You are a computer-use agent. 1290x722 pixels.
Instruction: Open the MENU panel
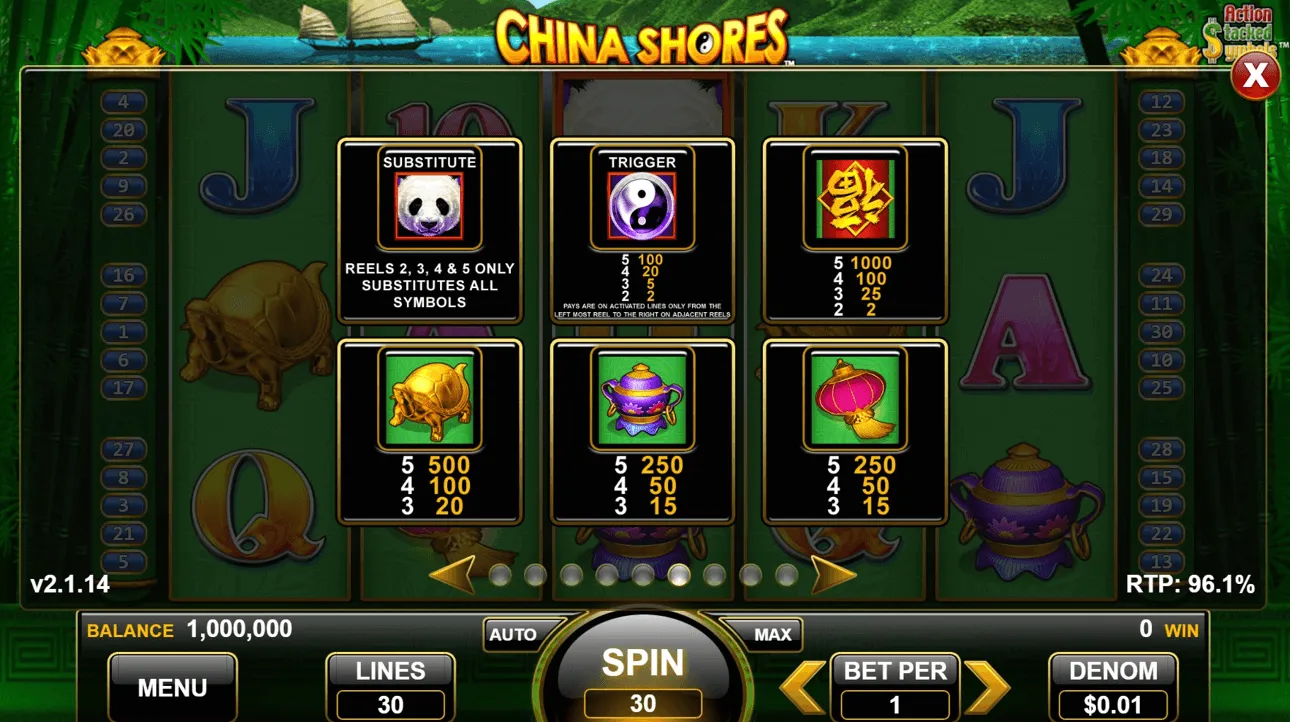[x=171, y=687]
